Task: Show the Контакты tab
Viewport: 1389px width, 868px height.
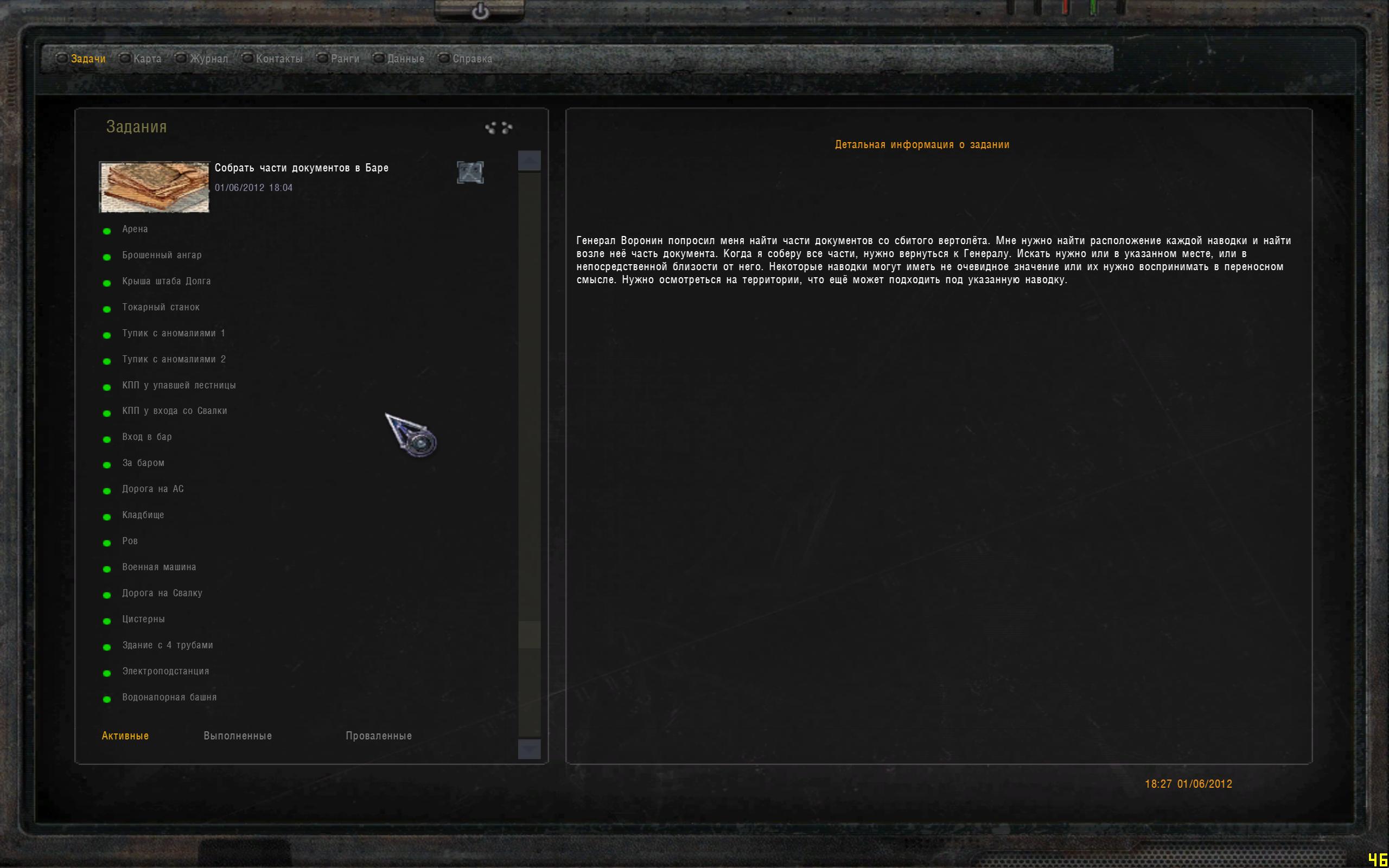Action: click(x=278, y=59)
